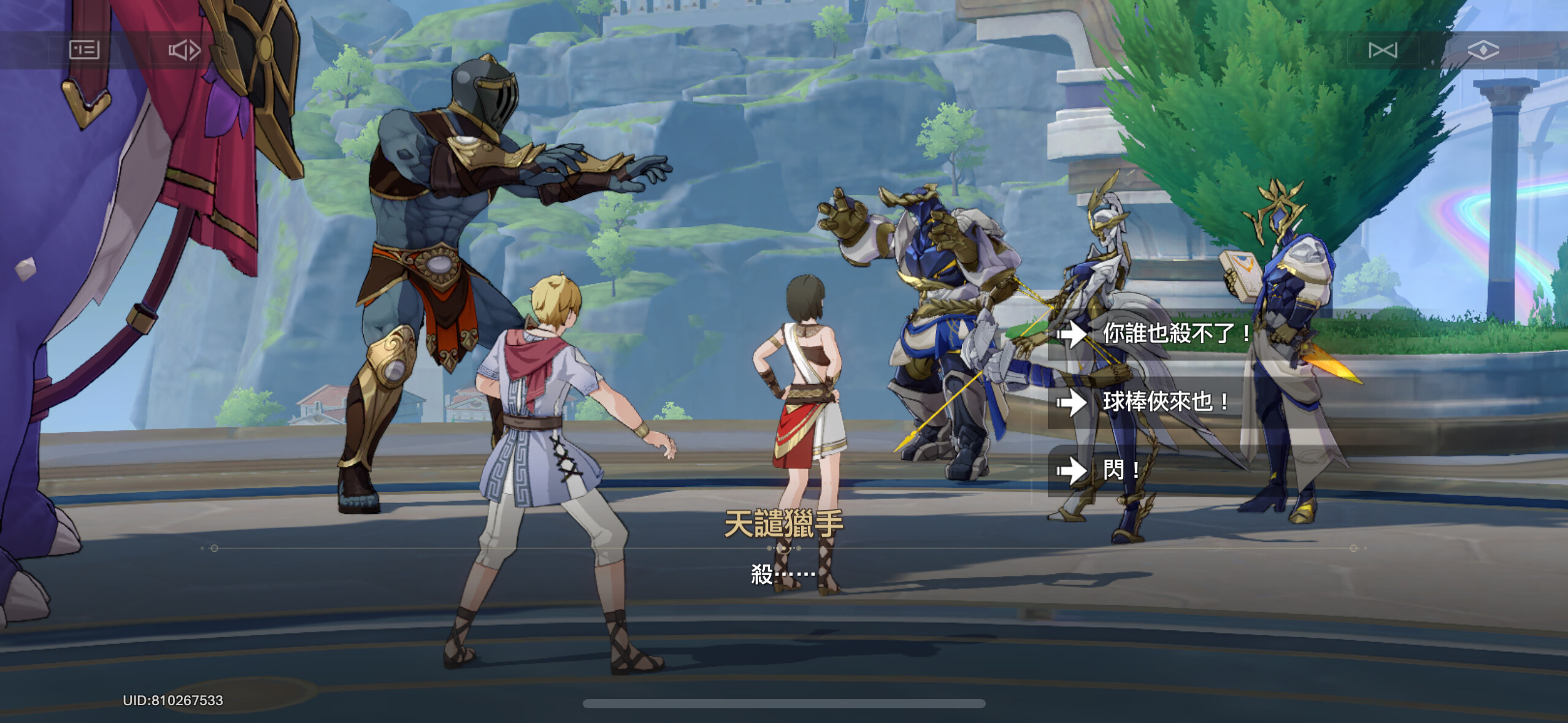Viewport: 1568px width, 723px height.
Task: Pick the dialogue choice 閃！
Action: [1121, 470]
